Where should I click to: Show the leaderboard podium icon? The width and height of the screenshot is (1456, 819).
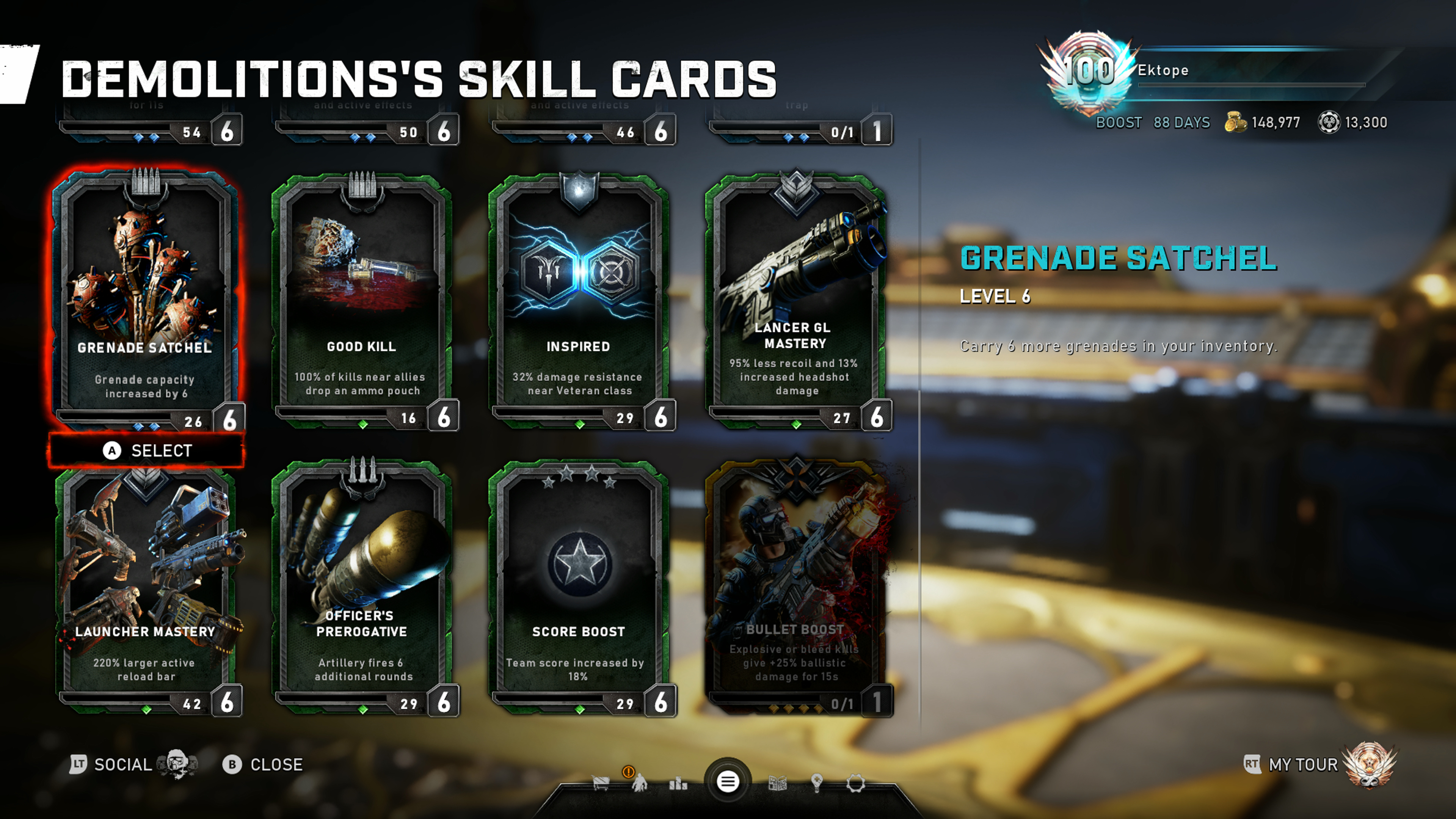pyautogui.click(x=678, y=783)
